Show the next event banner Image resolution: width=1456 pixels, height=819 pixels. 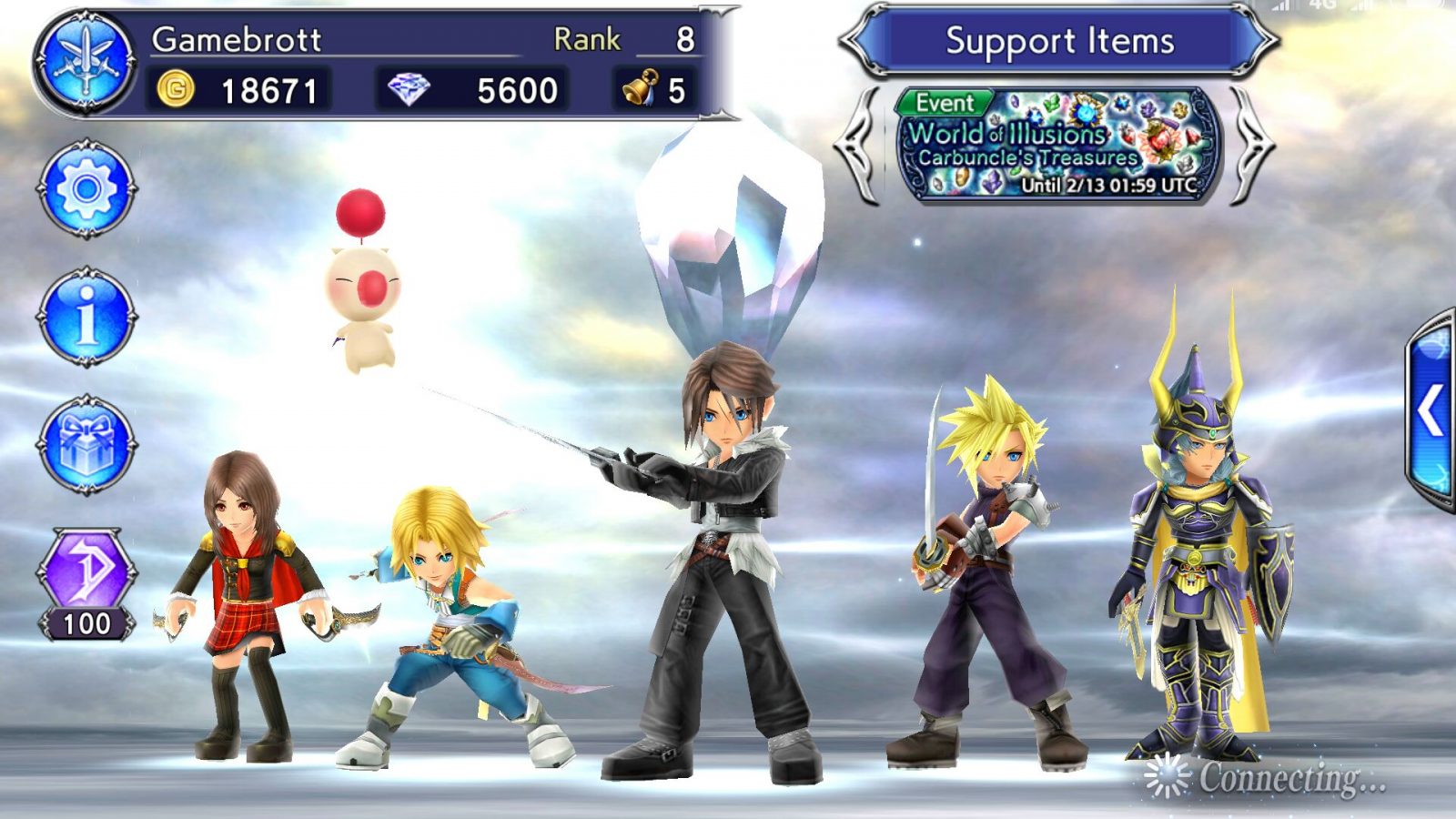[x=1254, y=146]
